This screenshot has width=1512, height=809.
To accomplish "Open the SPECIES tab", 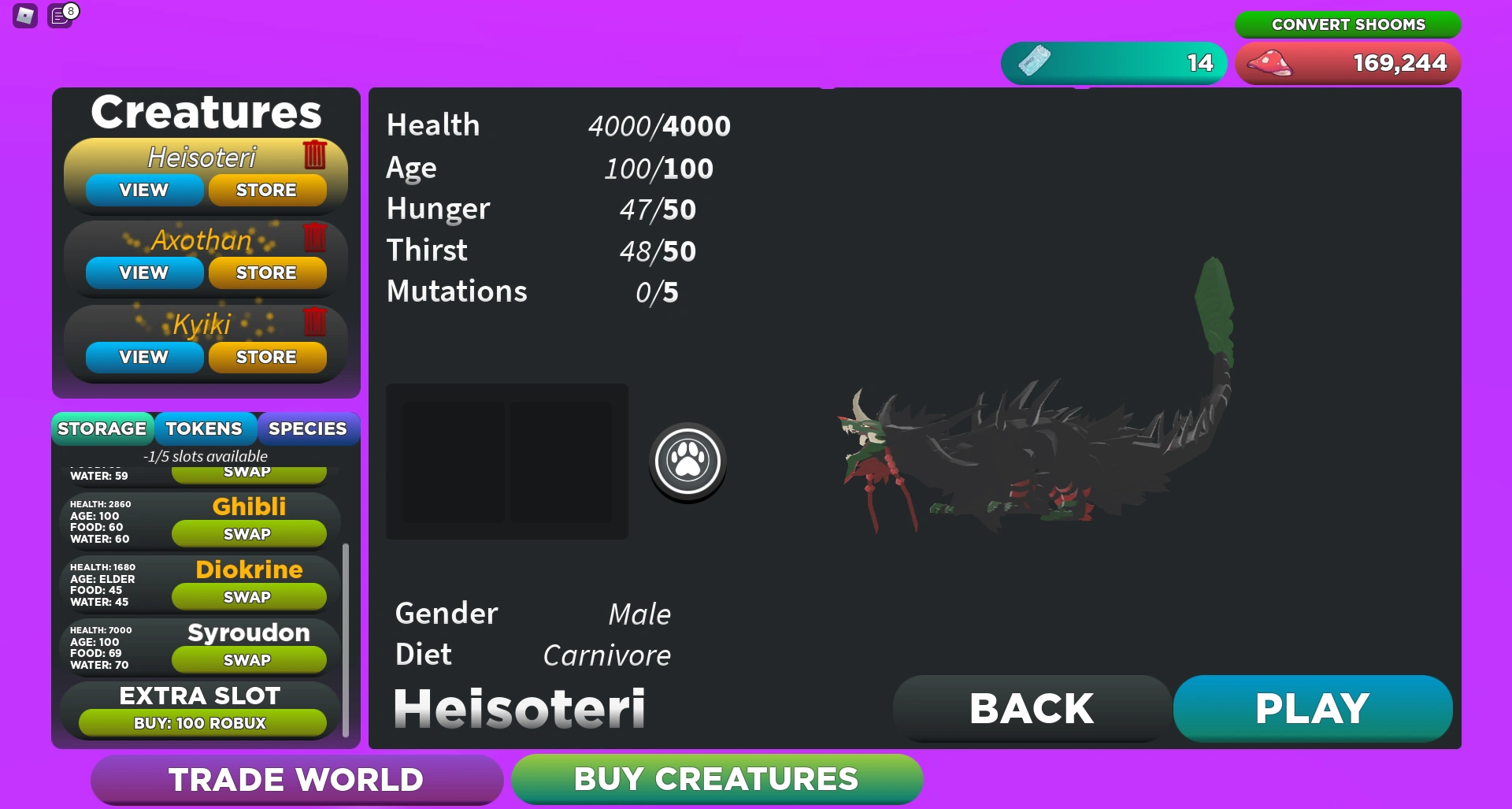I will 307,429.
